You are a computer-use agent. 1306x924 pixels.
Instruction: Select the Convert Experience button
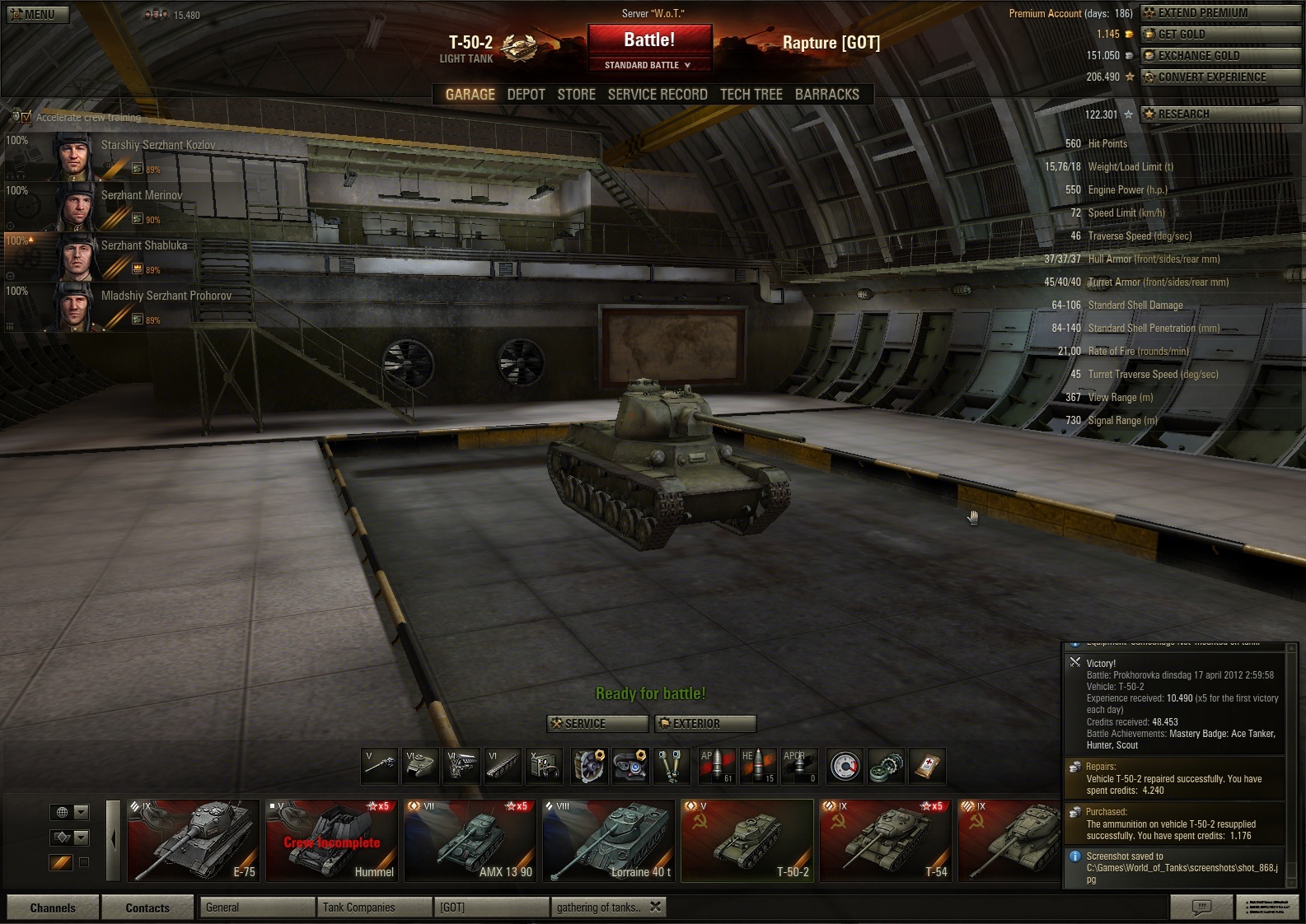(x=1220, y=77)
